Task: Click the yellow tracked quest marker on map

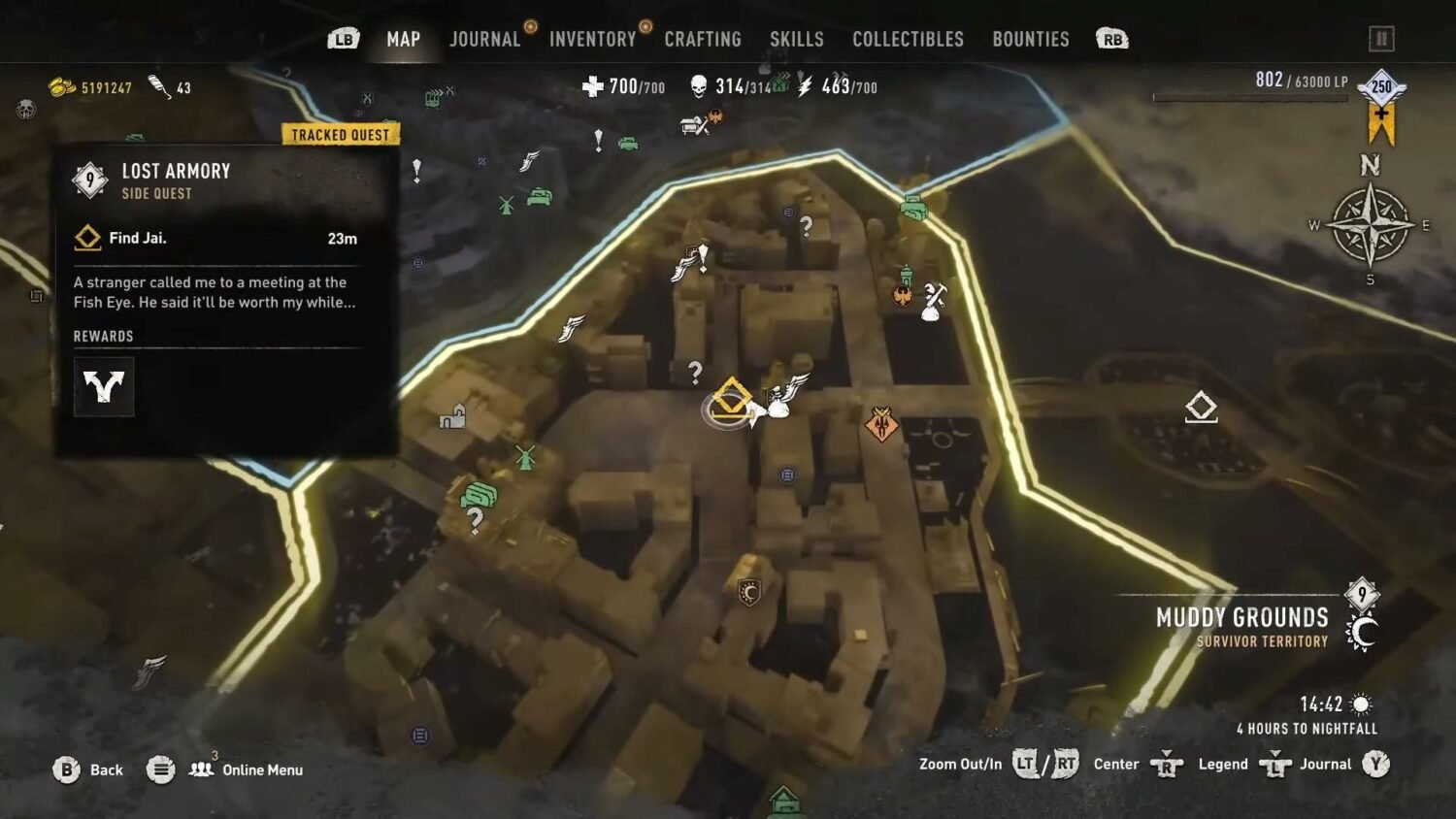Action: tap(730, 401)
